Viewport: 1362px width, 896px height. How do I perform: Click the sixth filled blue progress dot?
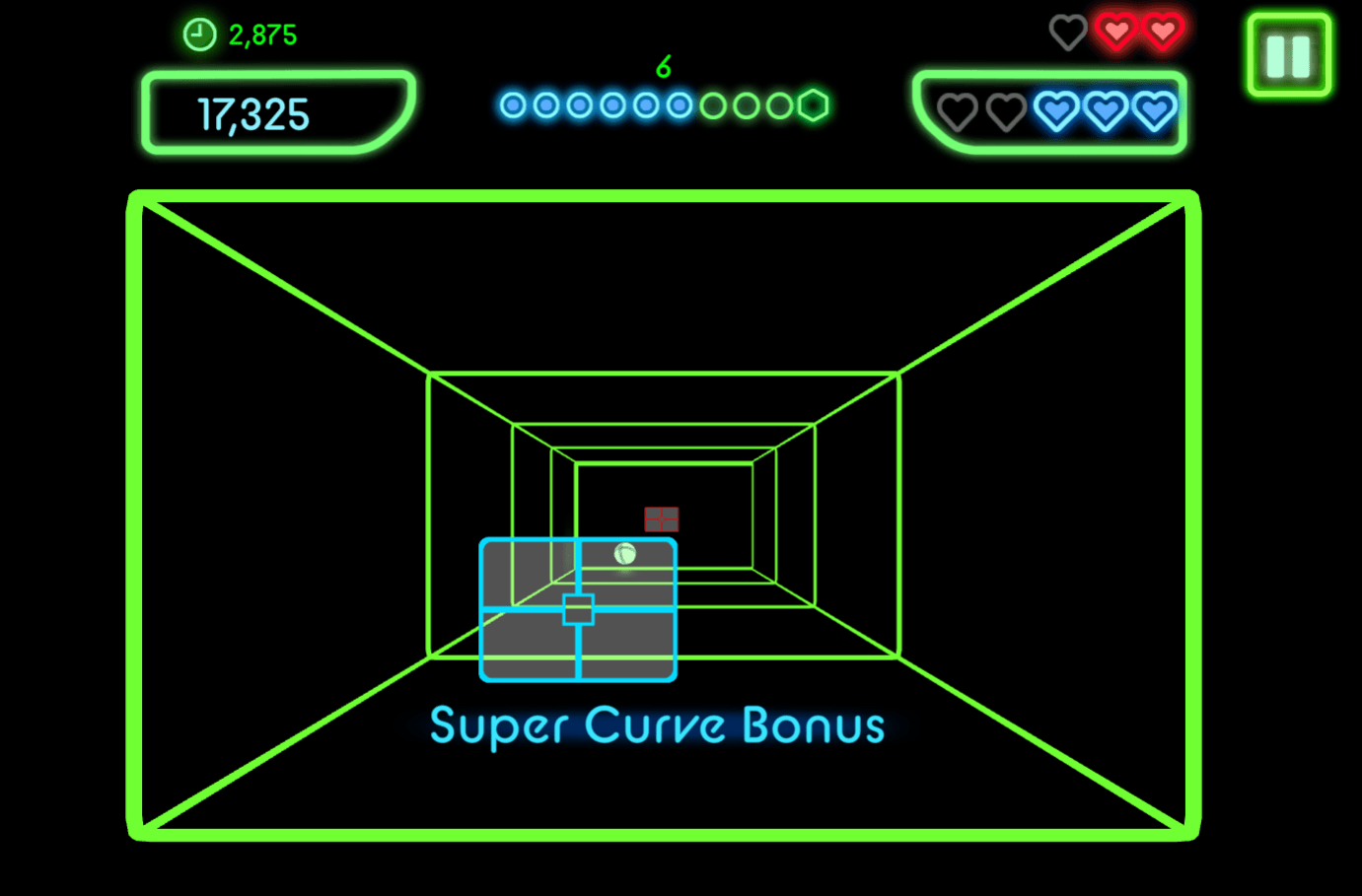click(678, 105)
